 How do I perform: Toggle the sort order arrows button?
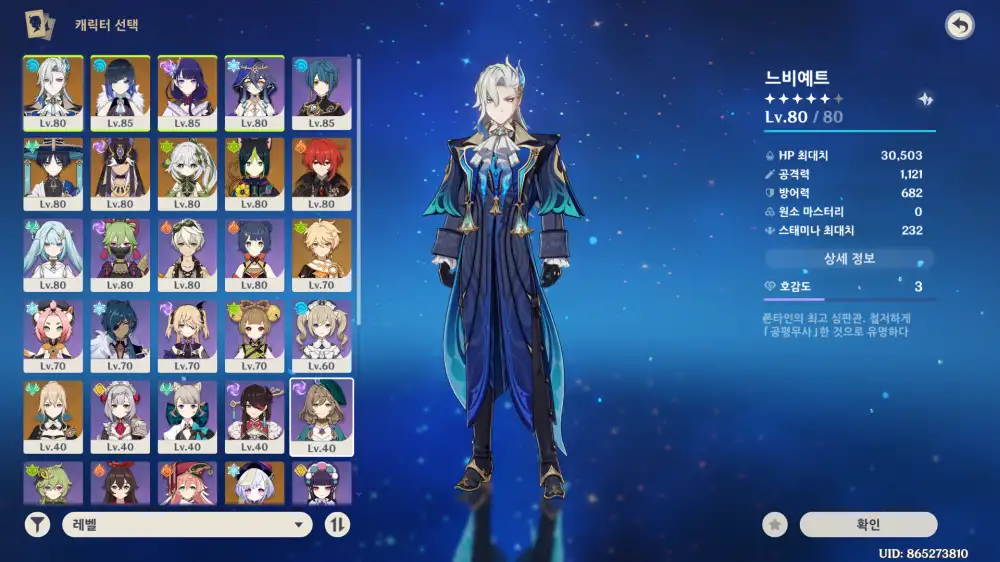point(338,525)
